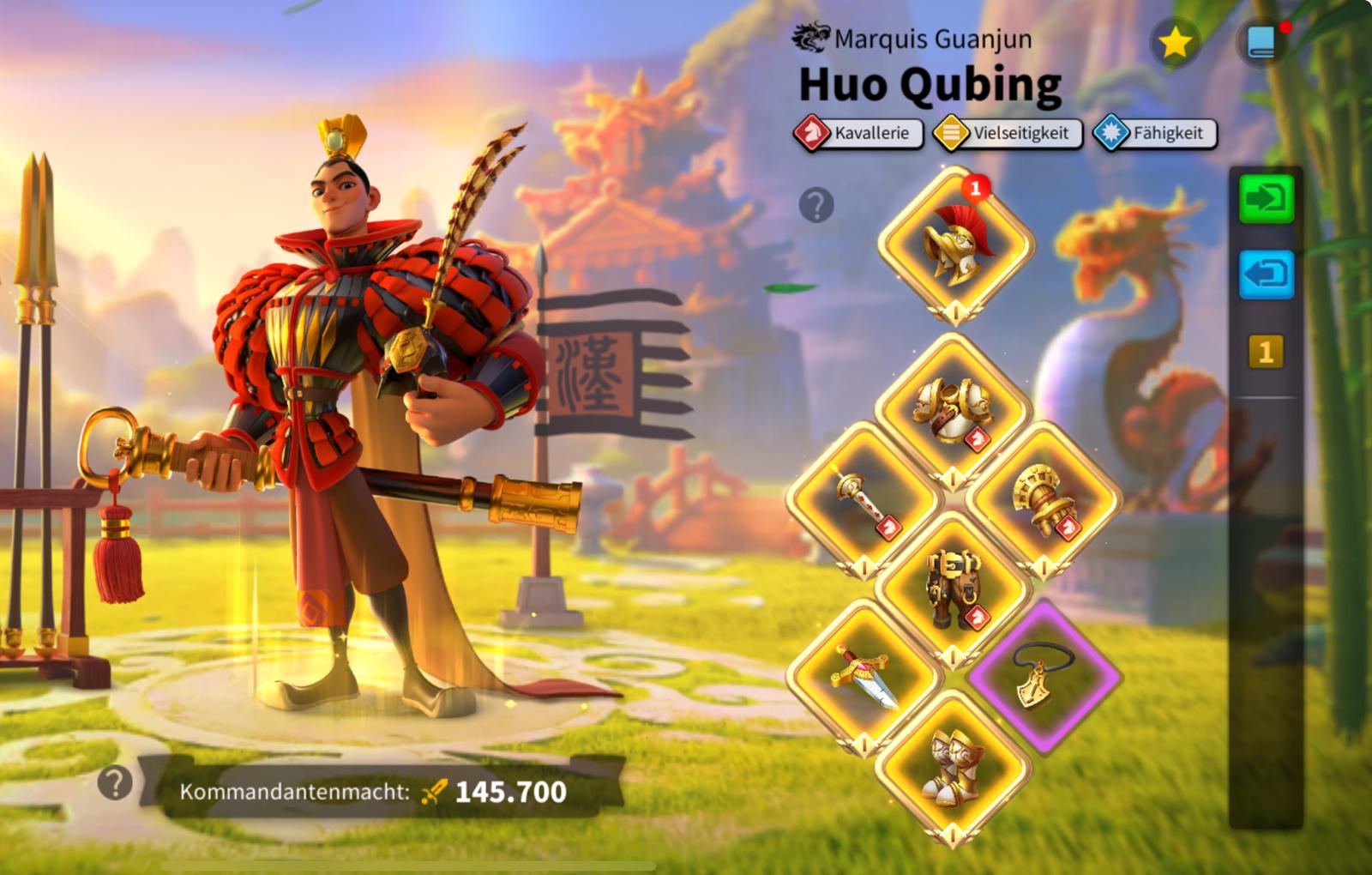Open the help icon next to Kommandantenmacht
This screenshot has width=1372, height=875.
pyautogui.click(x=115, y=782)
